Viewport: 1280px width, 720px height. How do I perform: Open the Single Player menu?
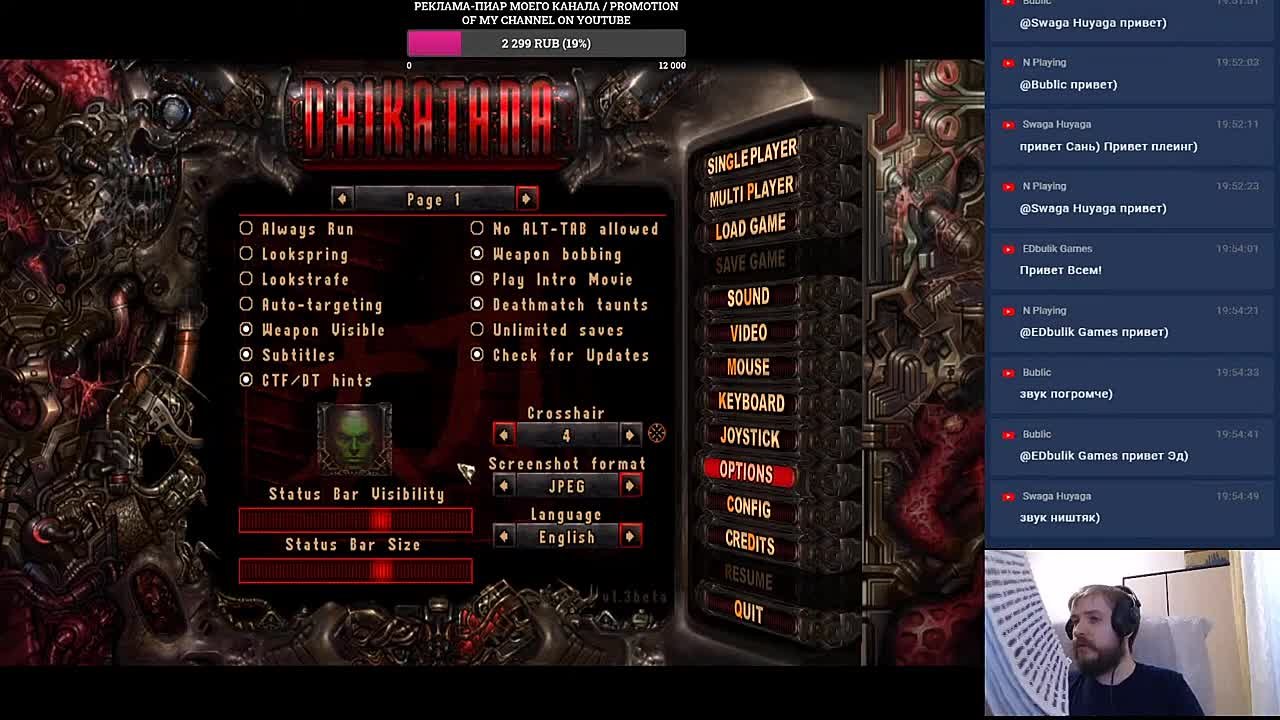(752, 155)
